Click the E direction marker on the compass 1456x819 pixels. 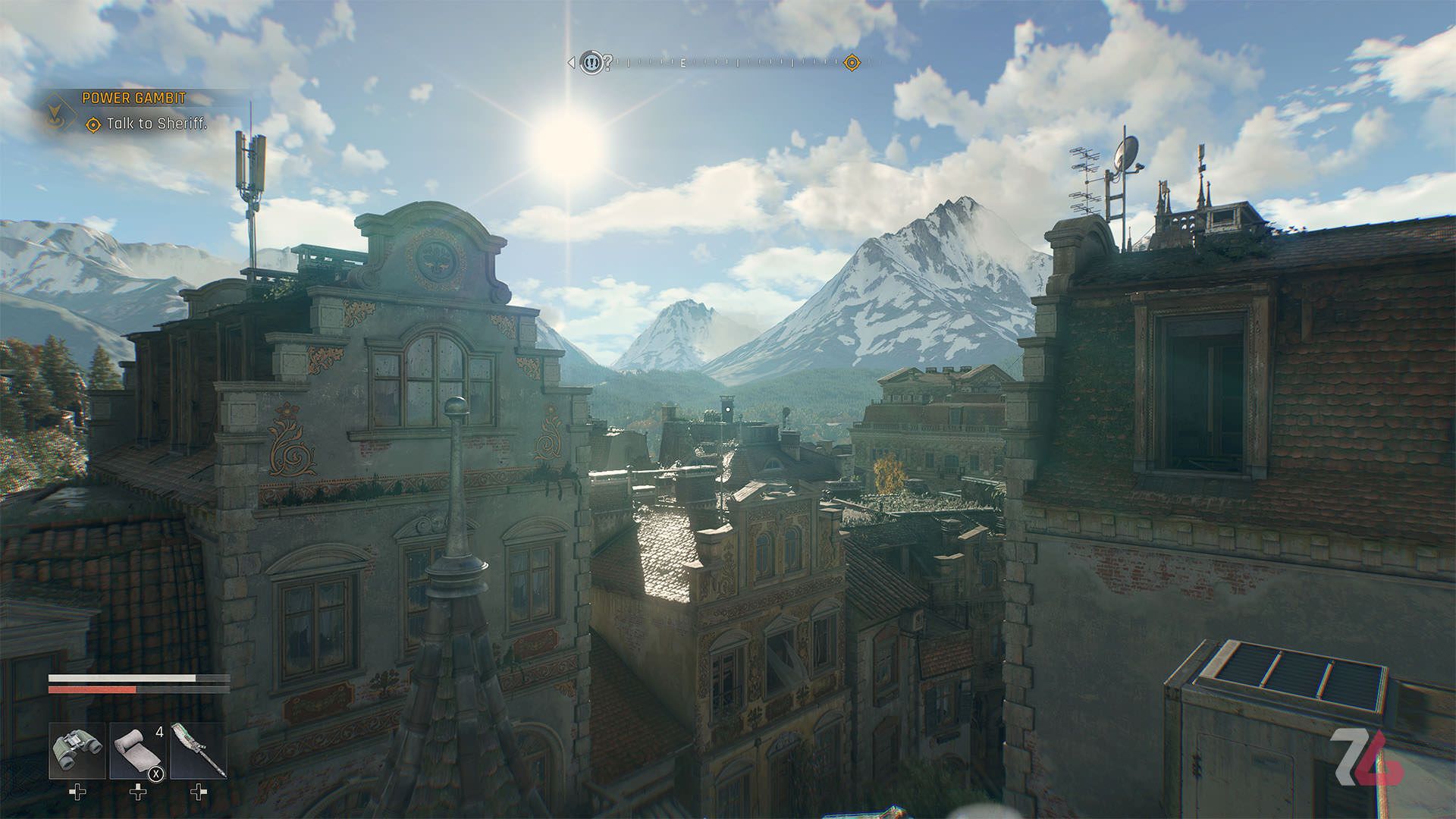pos(682,63)
